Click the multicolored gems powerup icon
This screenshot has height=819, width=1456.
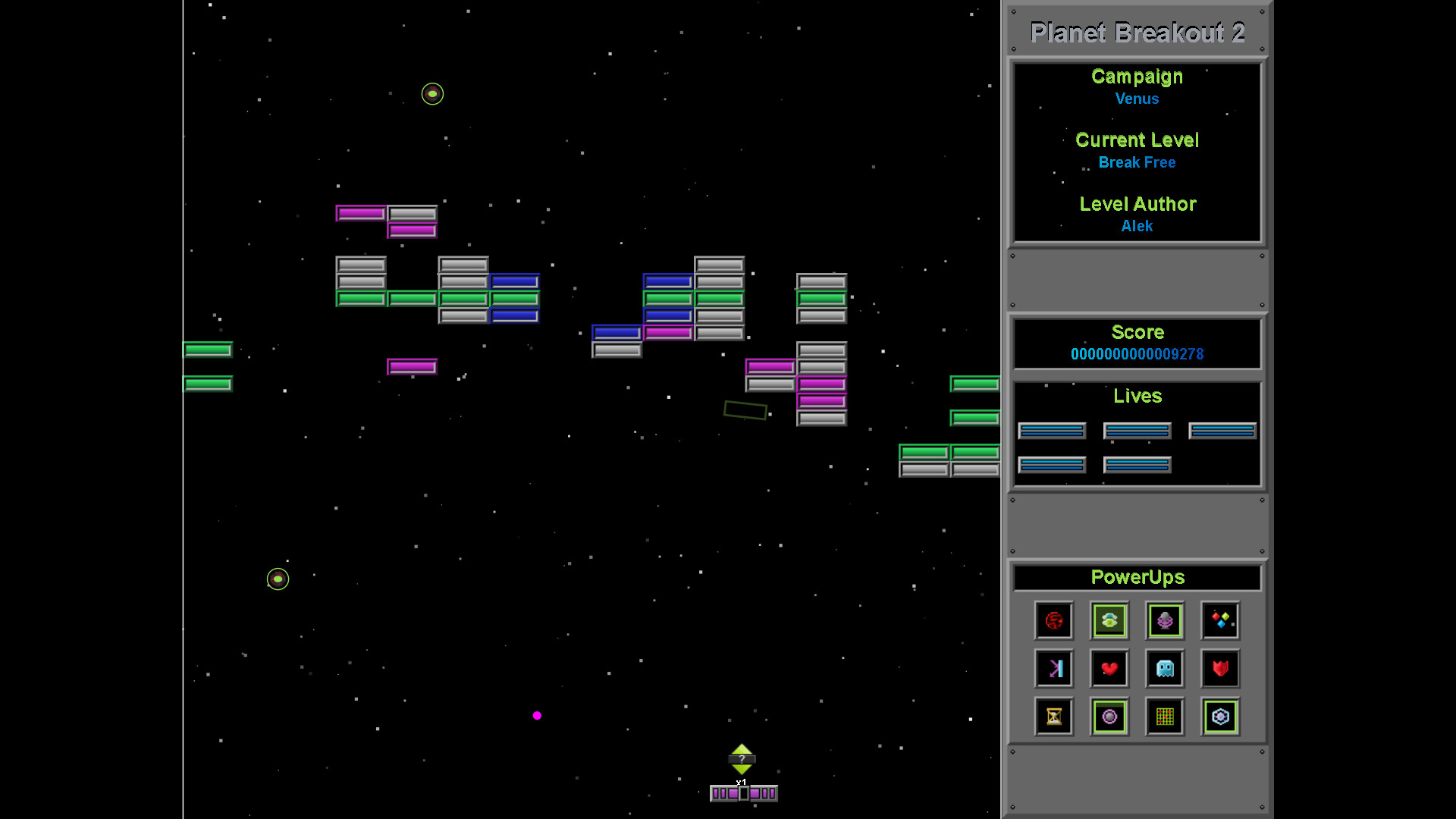coord(1220,620)
